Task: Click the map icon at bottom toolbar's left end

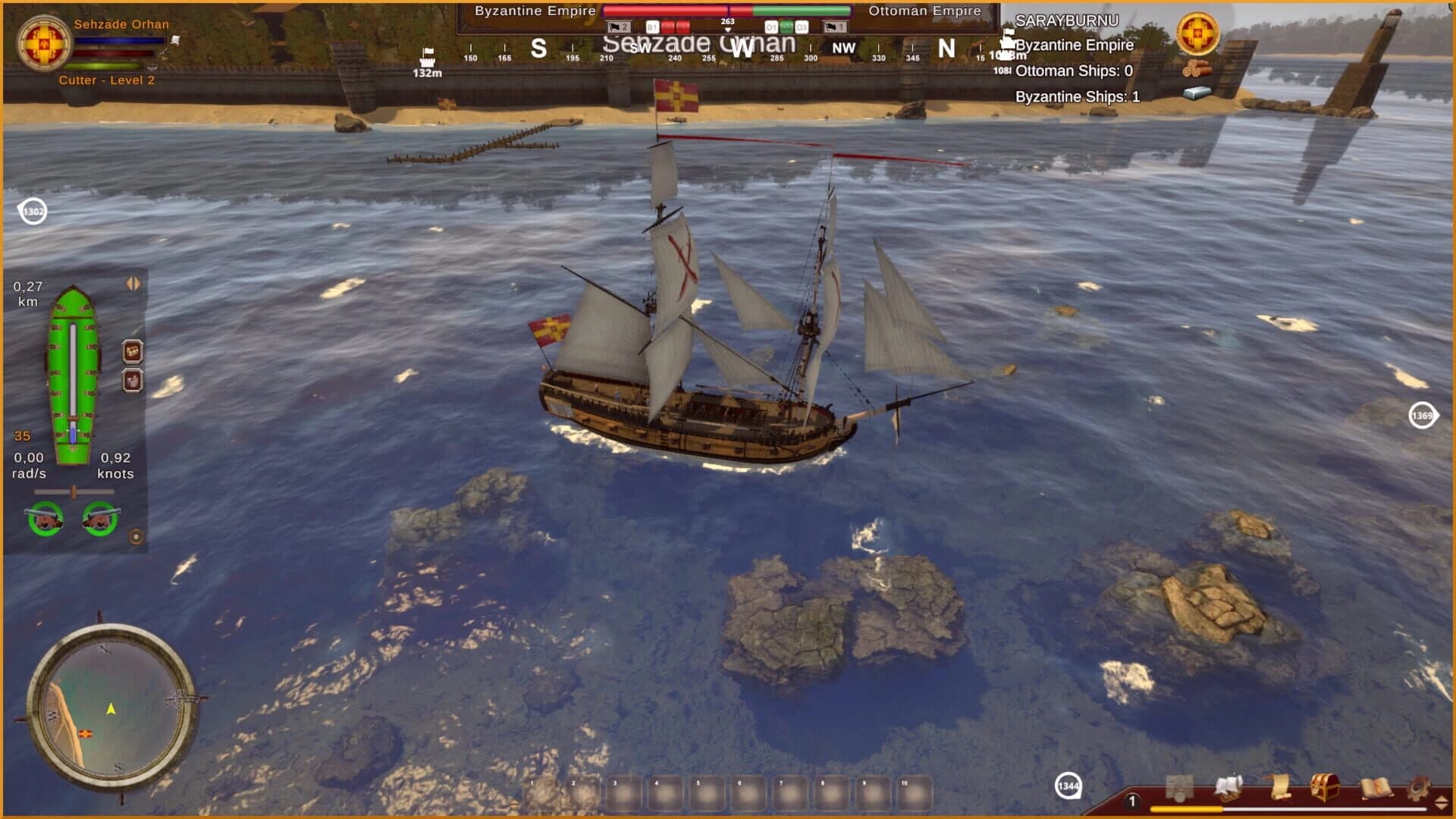Action: click(x=1180, y=787)
